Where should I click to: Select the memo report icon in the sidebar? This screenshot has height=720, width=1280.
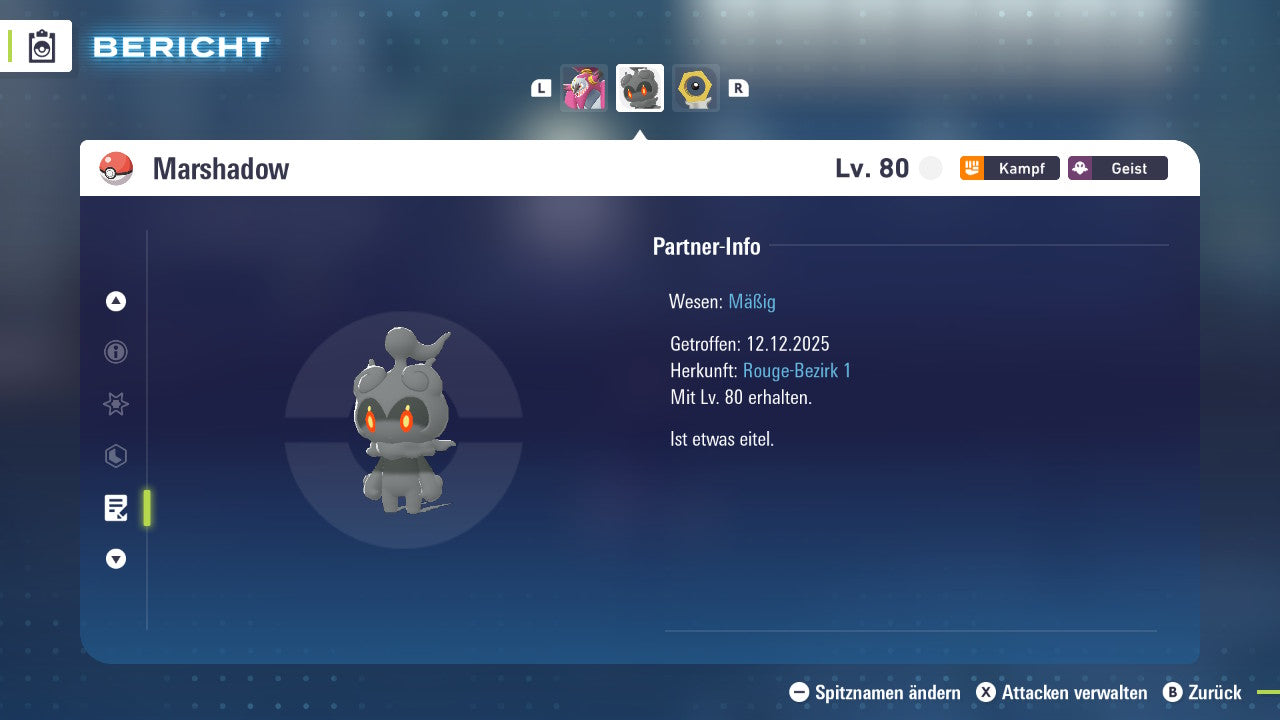click(x=116, y=508)
